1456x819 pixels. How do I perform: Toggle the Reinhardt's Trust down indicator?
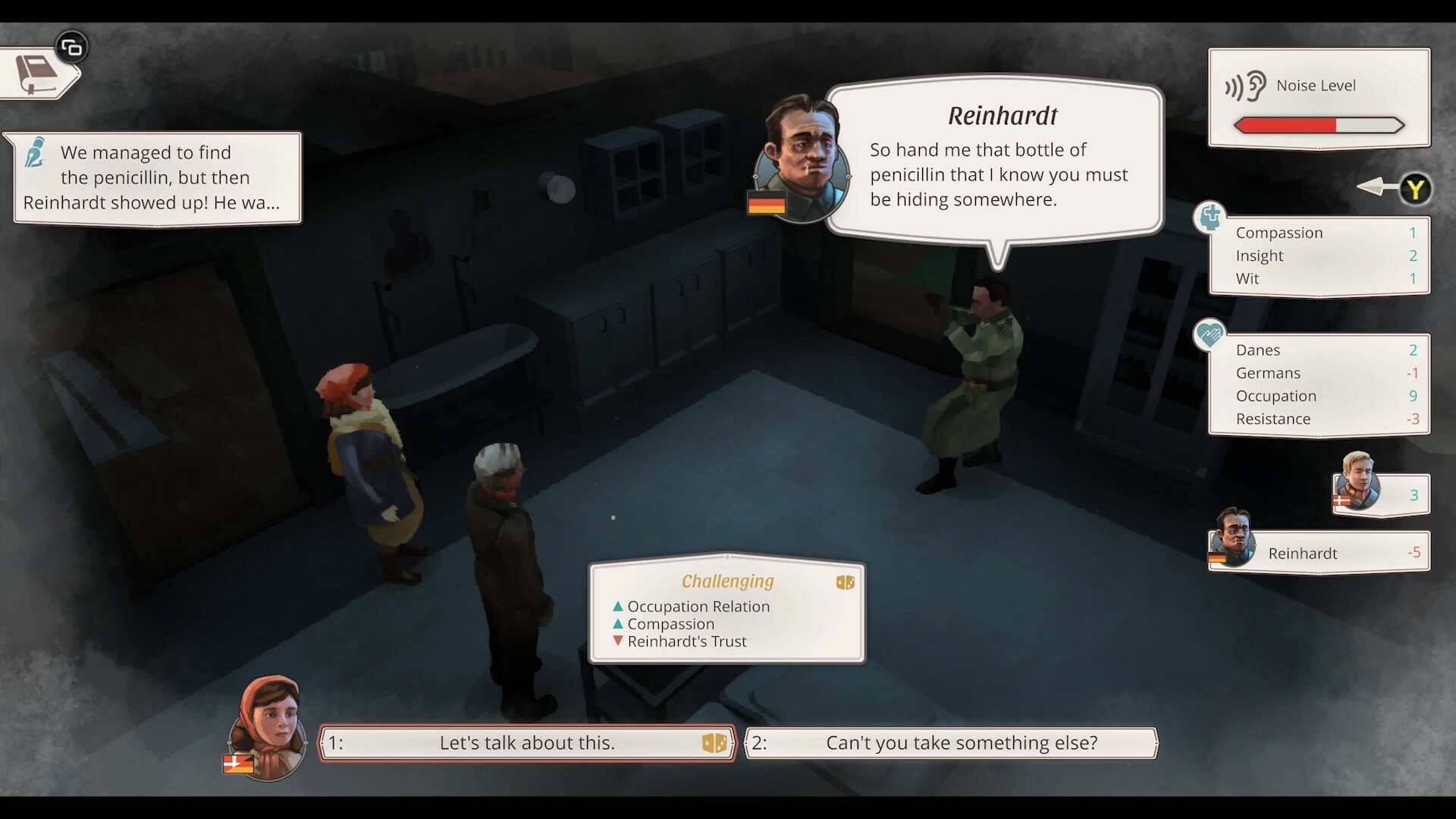[x=617, y=642]
